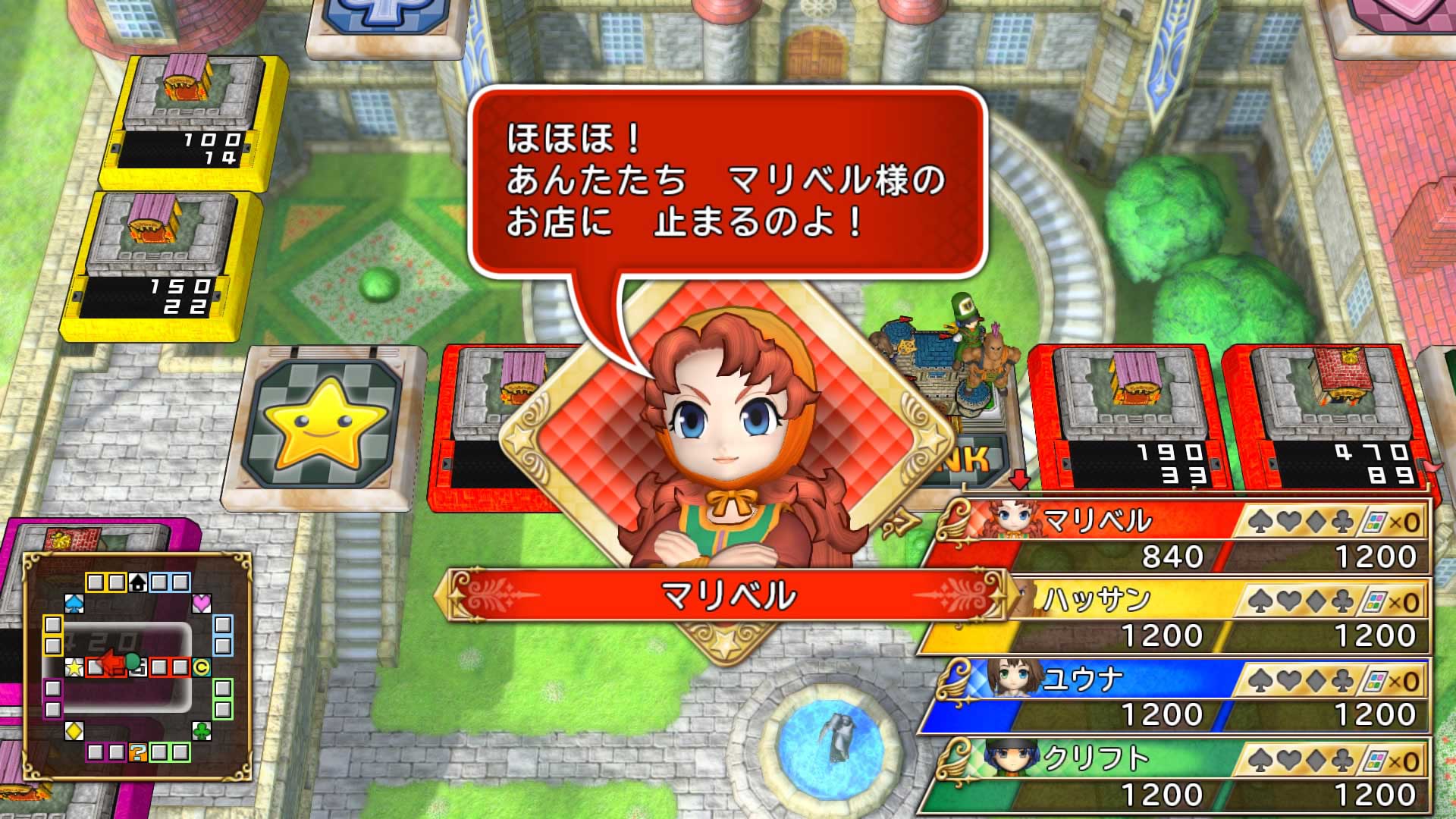The image size is (1456, 819).
Task: Click the blue spade symbol on the minimap
Action: click(74, 602)
